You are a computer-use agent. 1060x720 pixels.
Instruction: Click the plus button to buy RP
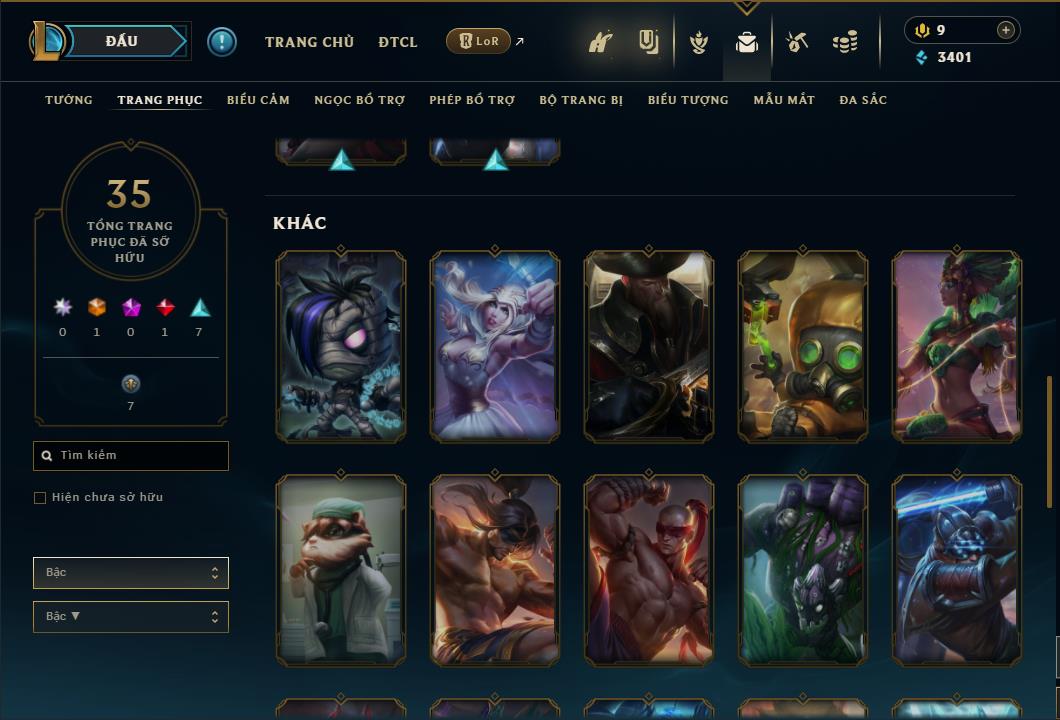[x=1006, y=30]
